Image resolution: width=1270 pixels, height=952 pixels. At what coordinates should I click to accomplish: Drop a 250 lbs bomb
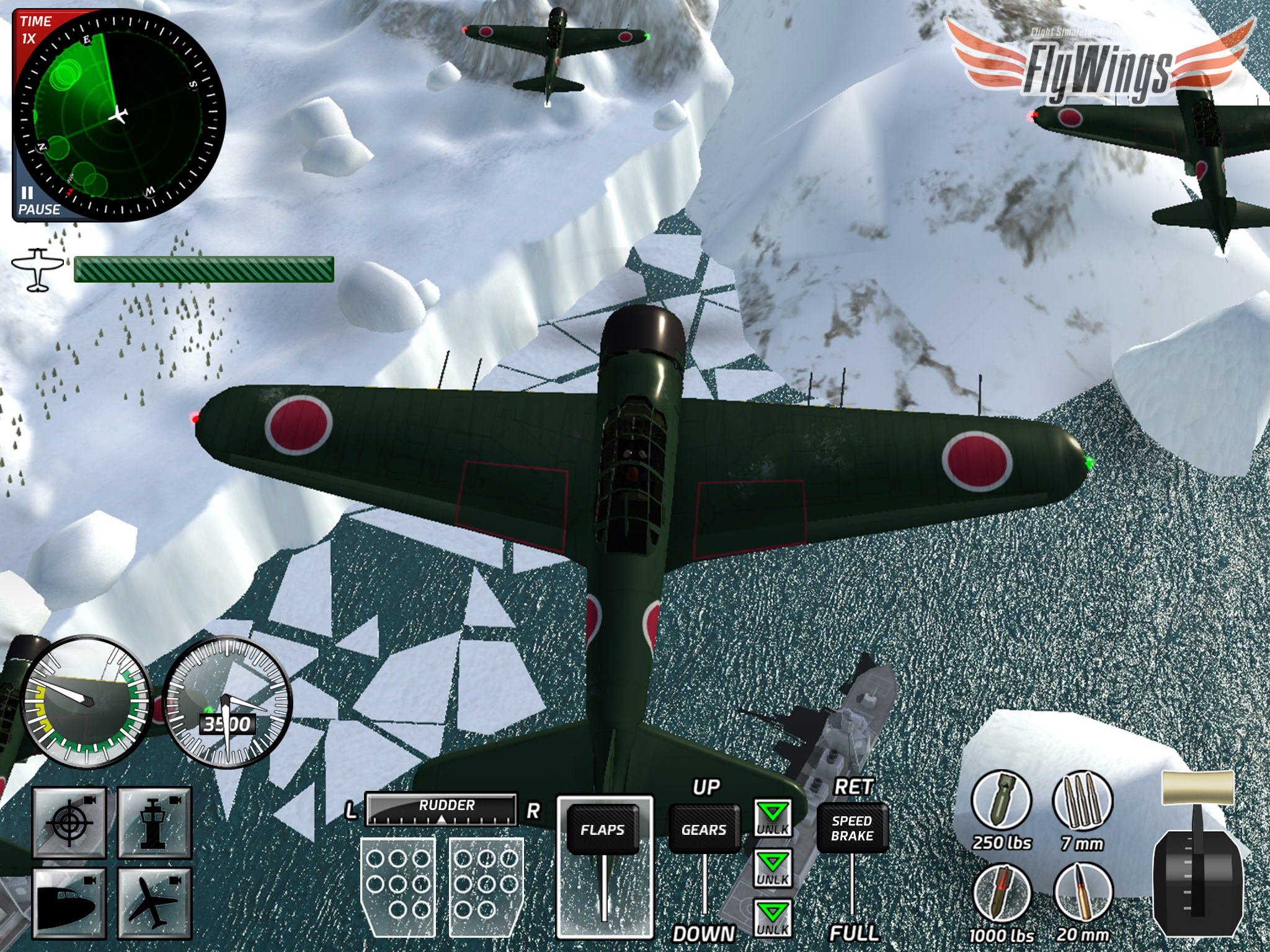click(x=1001, y=802)
